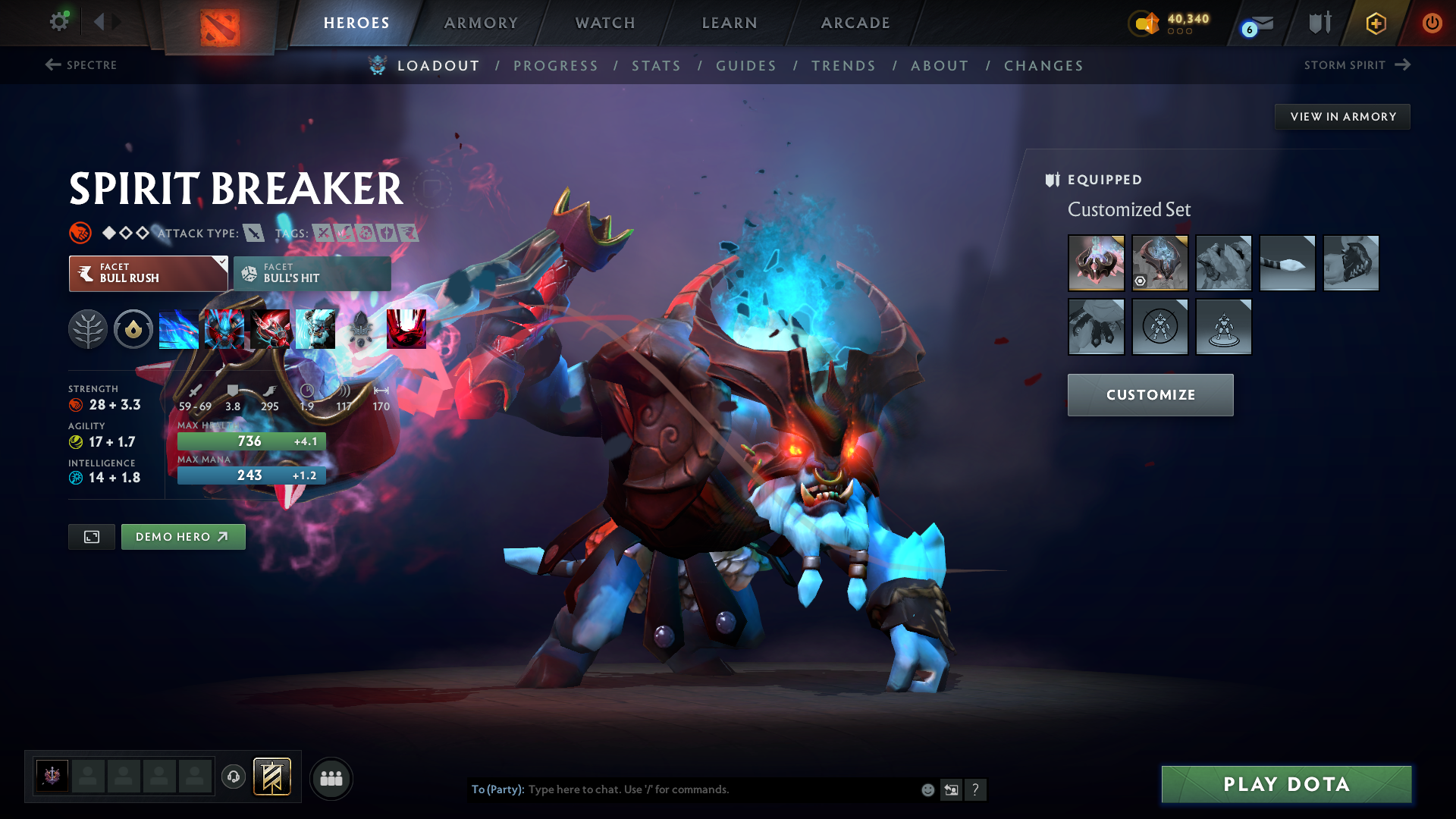The image size is (1456, 819).
Task: View the hero Guides page
Action: pyautogui.click(x=746, y=66)
